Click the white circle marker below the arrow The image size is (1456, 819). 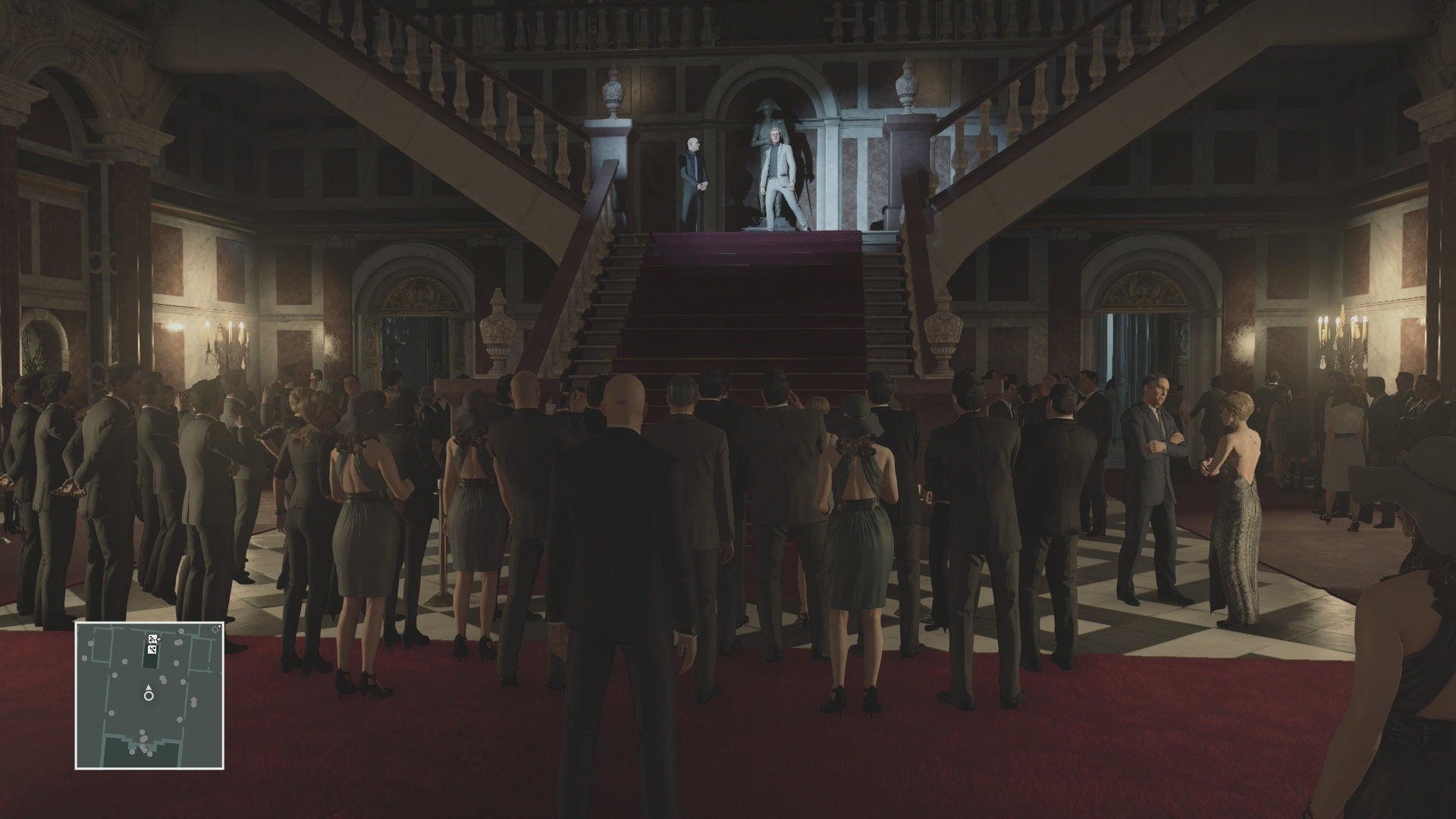(149, 696)
